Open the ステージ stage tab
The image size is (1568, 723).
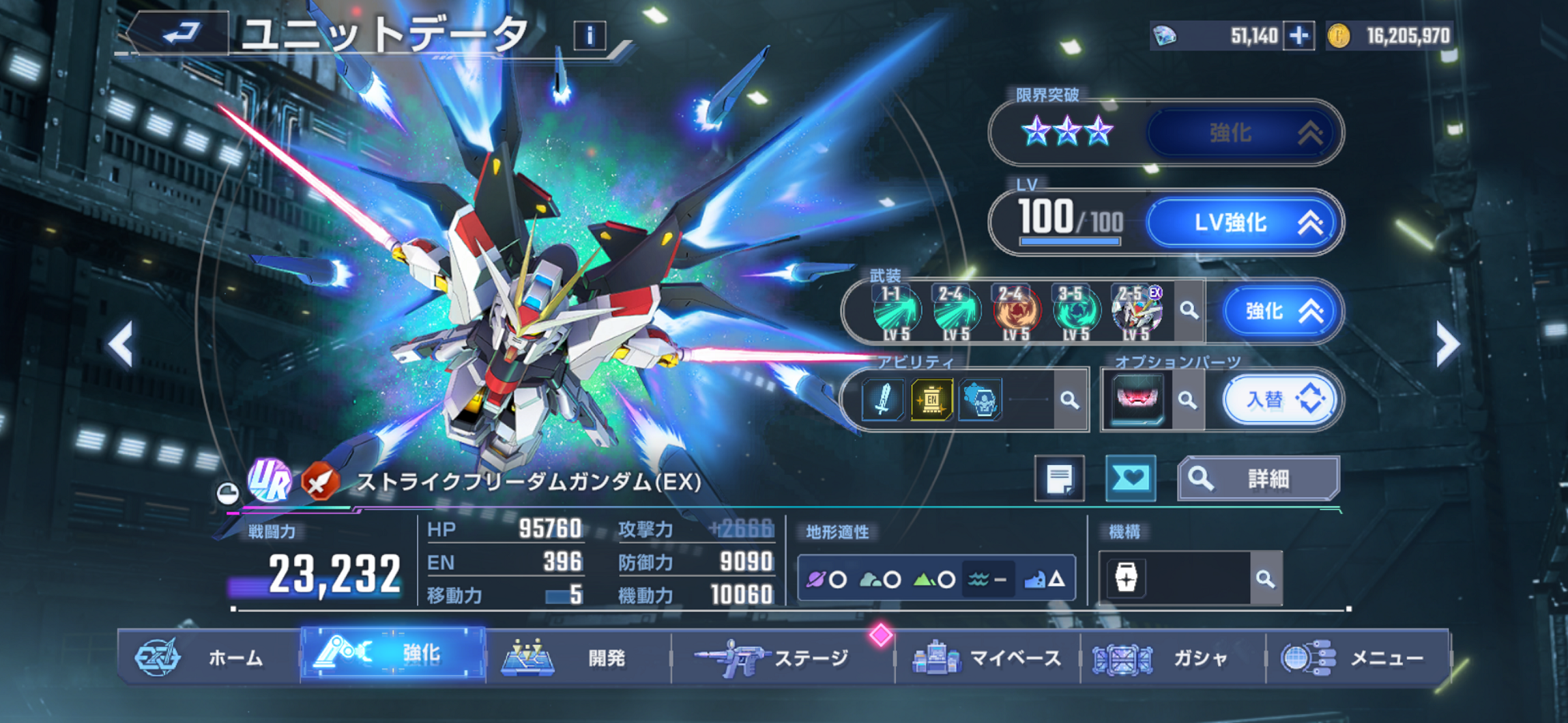[x=782, y=658]
